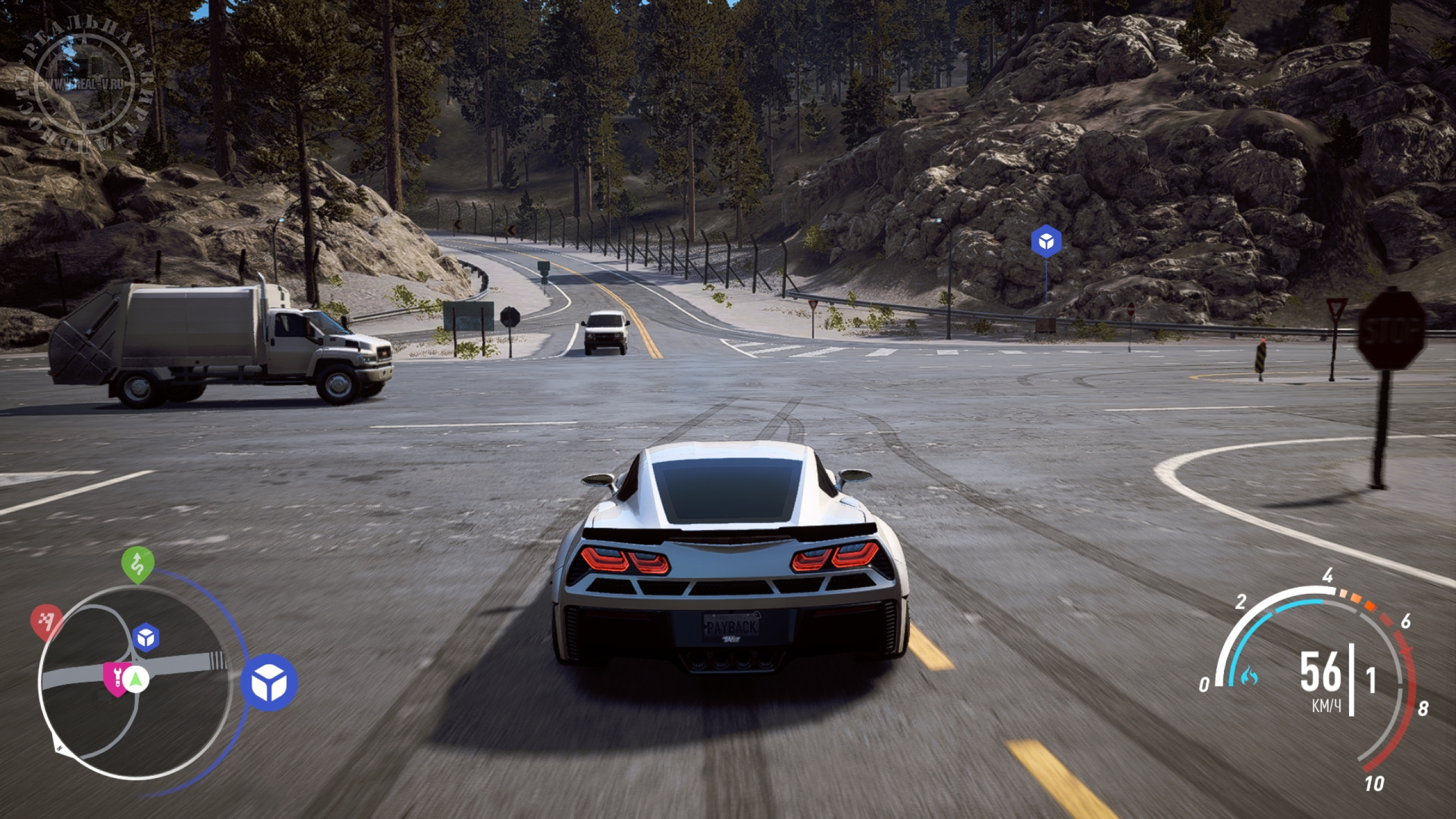Open the circular minimap
The width and height of the screenshot is (1456, 819).
(x=136, y=680)
